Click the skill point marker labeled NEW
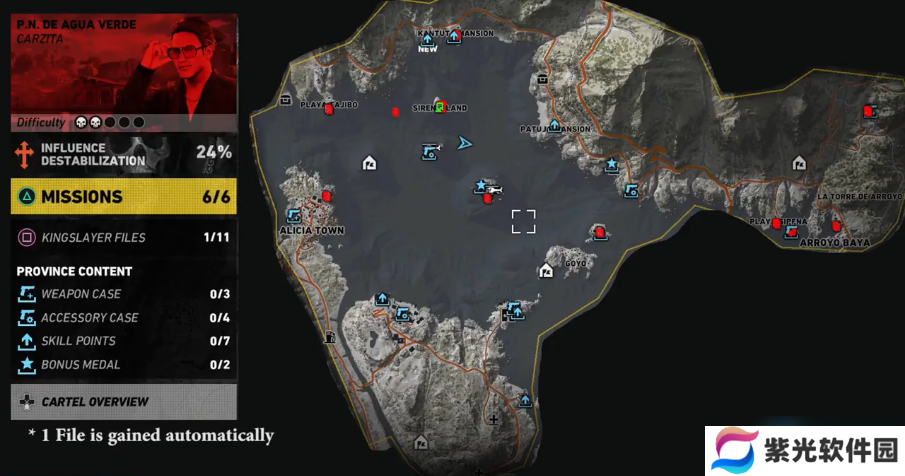Viewport: 905px width, 476px height. click(427, 40)
